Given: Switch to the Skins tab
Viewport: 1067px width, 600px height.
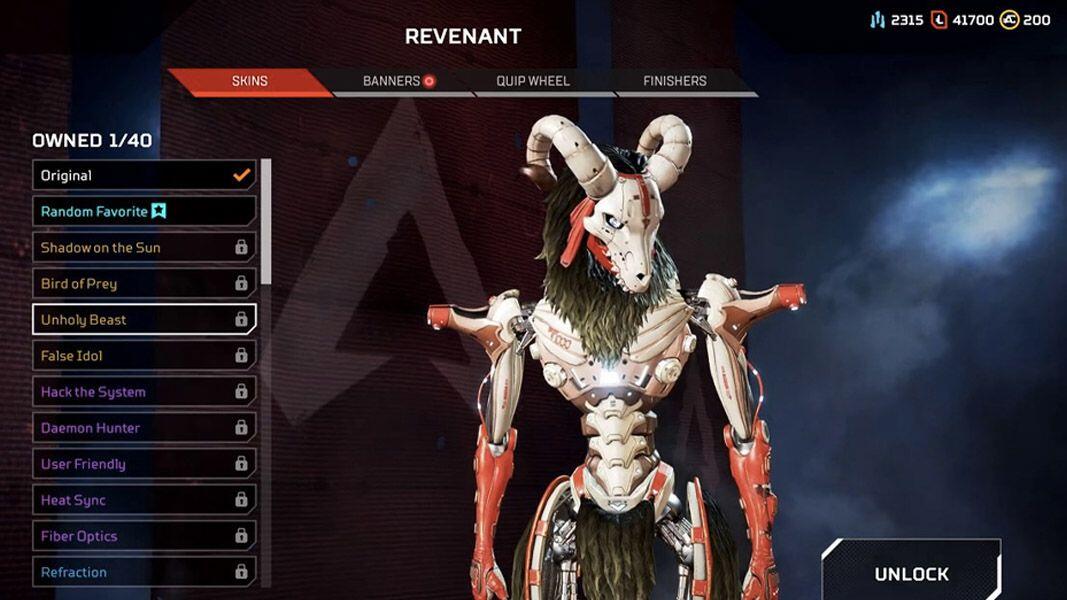Looking at the screenshot, I should (x=249, y=81).
